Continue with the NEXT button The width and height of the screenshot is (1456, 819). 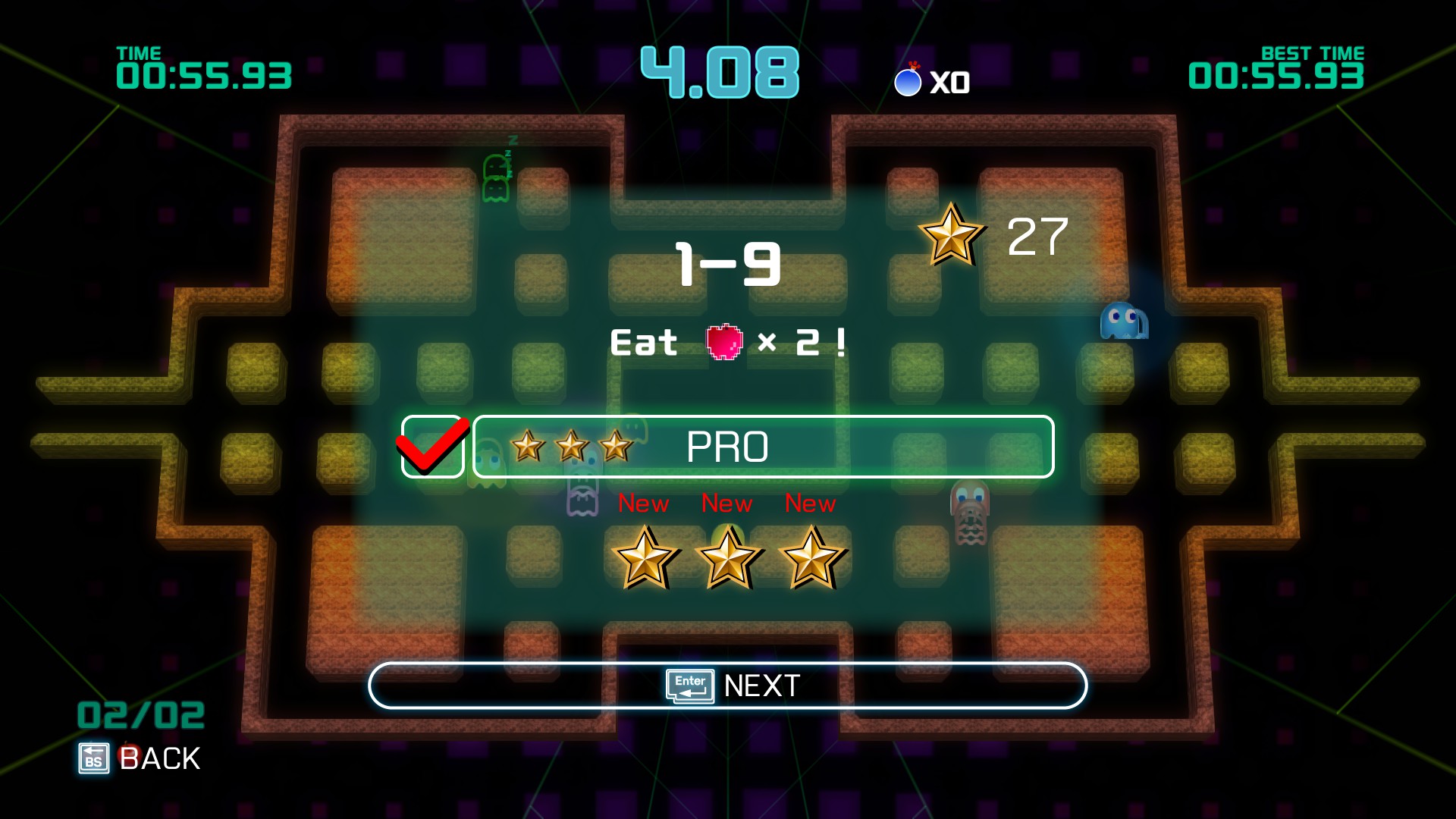tap(727, 686)
